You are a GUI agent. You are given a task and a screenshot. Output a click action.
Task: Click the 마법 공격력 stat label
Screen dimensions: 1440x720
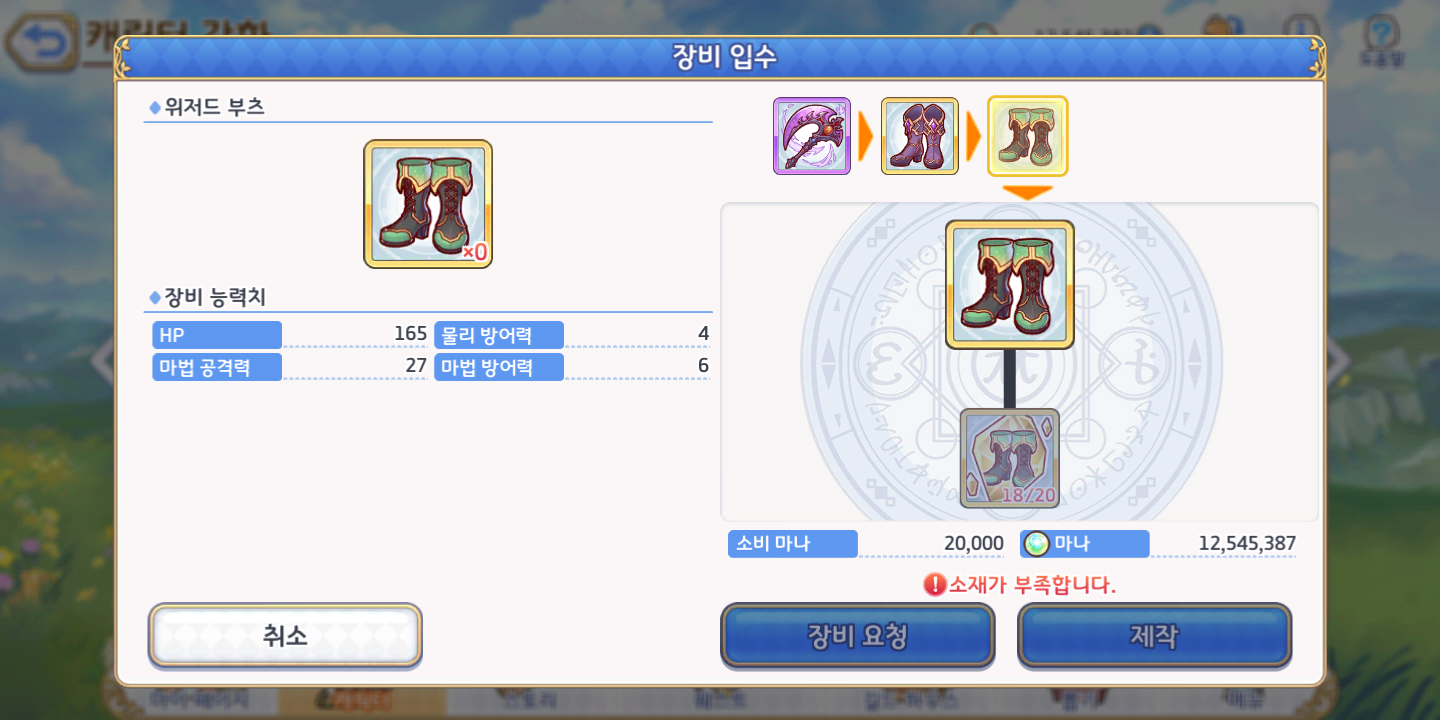coord(216,367)
